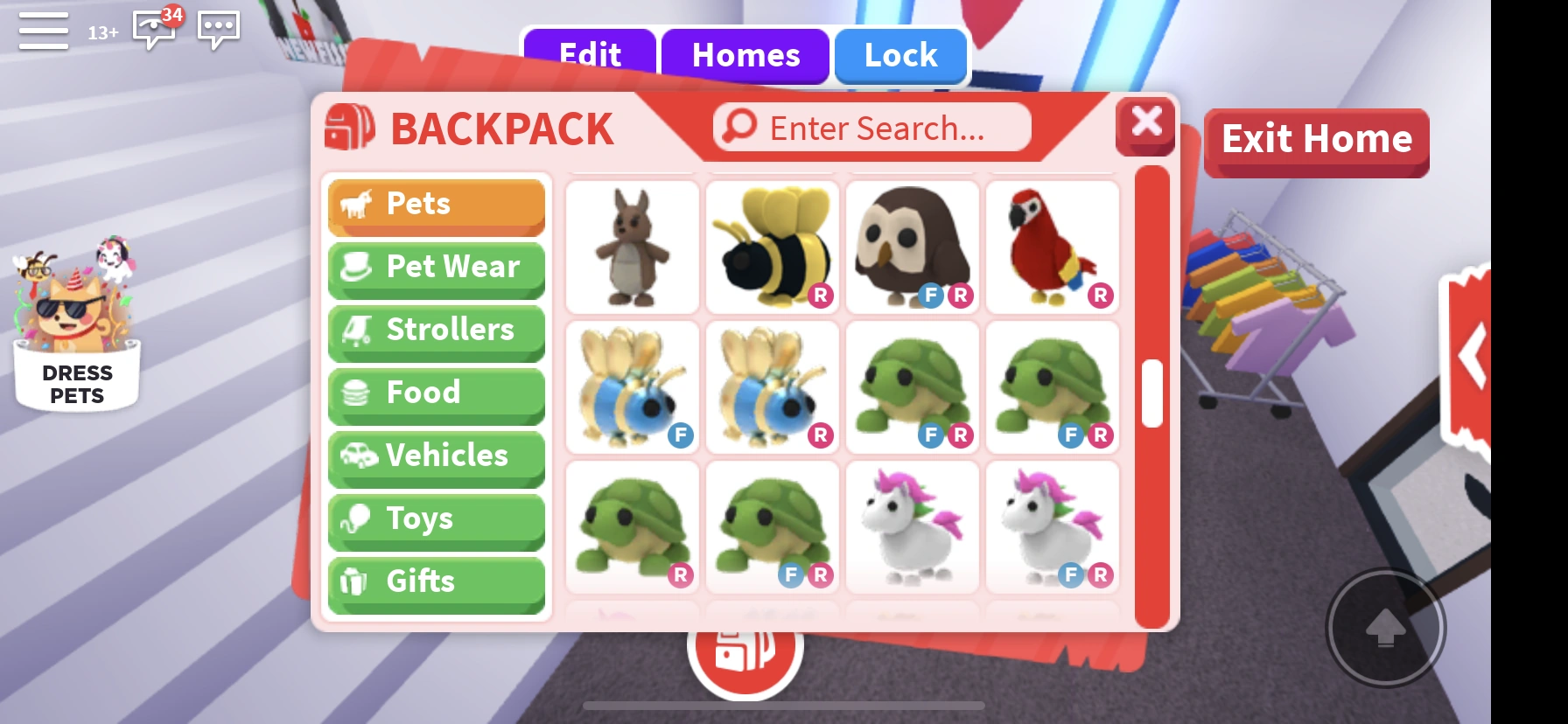Select the red parrot pet thumbnail
The image size is (1568, 724).
click(1052, 246)
